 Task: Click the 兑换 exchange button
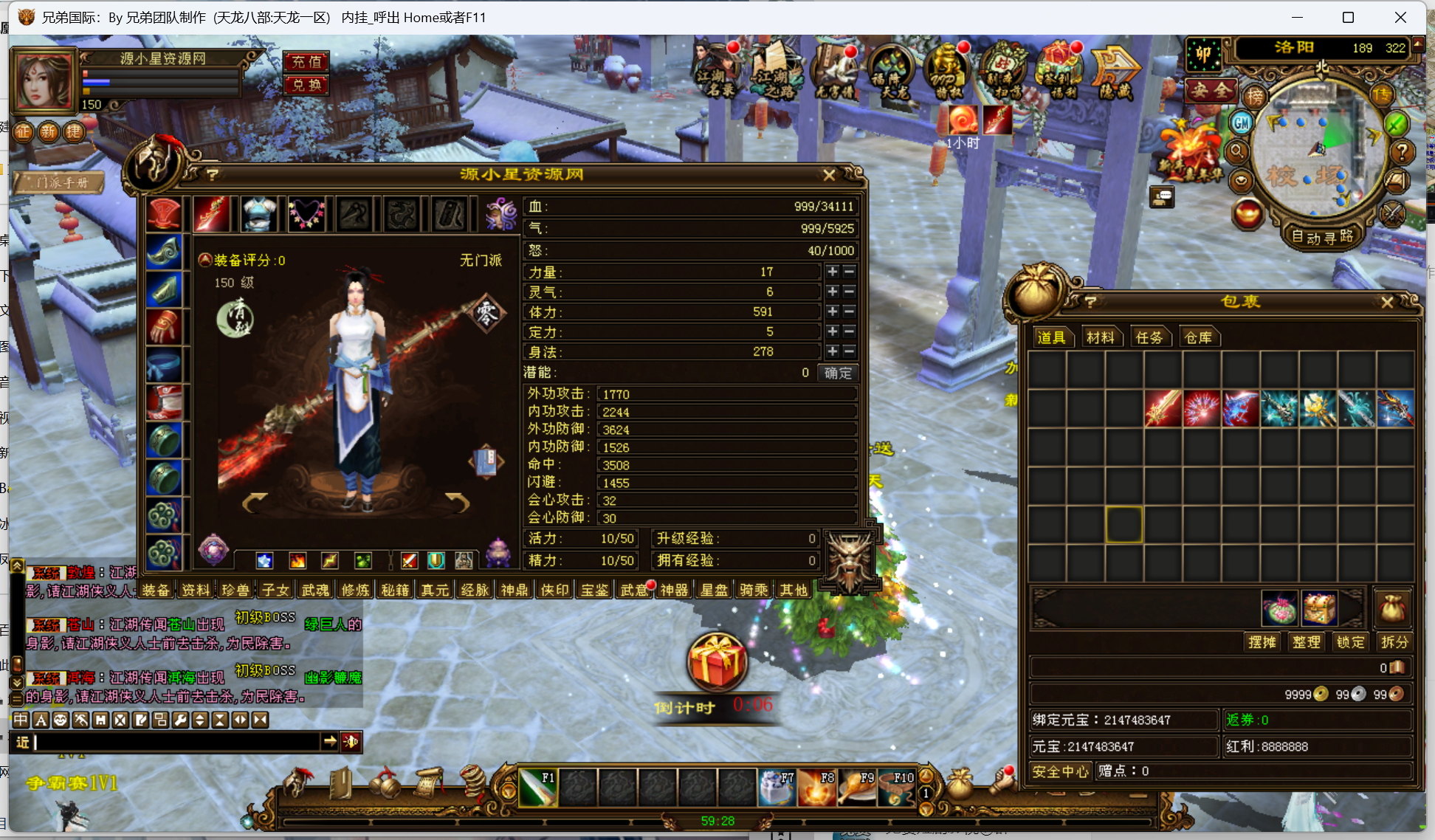[x=306, y=85]
